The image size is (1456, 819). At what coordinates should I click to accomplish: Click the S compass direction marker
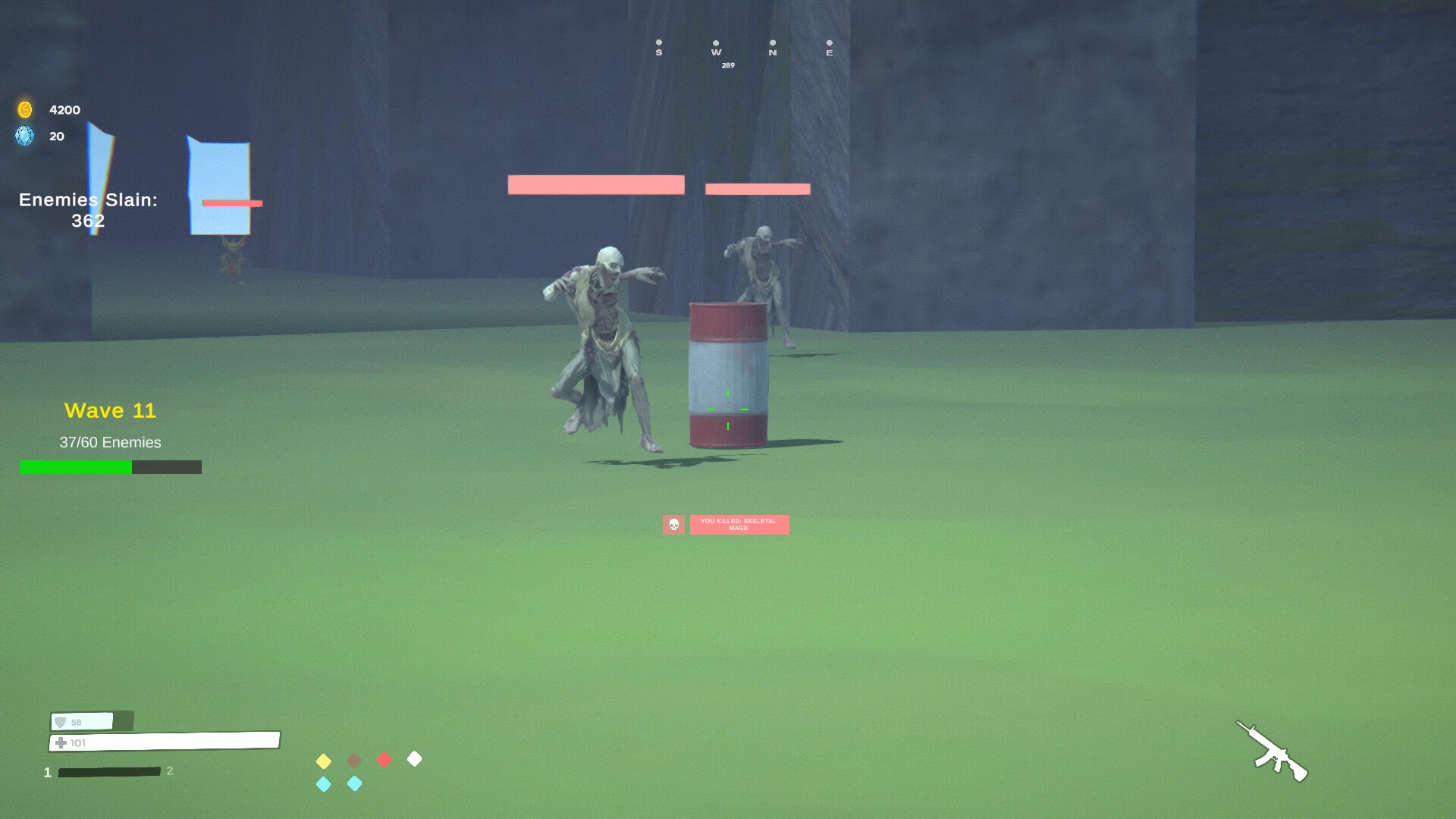[658, 49]
